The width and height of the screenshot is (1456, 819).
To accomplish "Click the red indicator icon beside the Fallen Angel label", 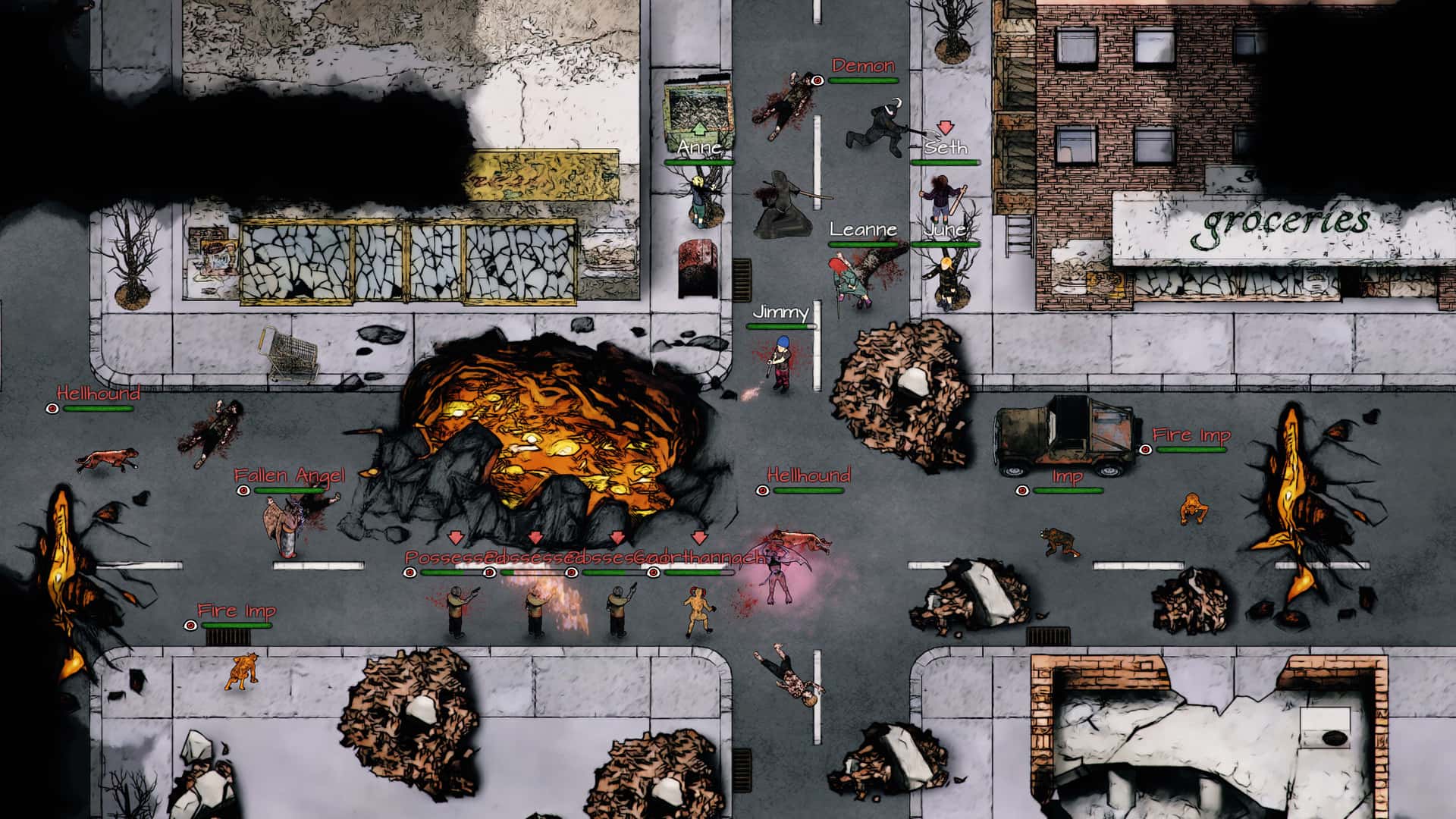I will tap(243, 491).
